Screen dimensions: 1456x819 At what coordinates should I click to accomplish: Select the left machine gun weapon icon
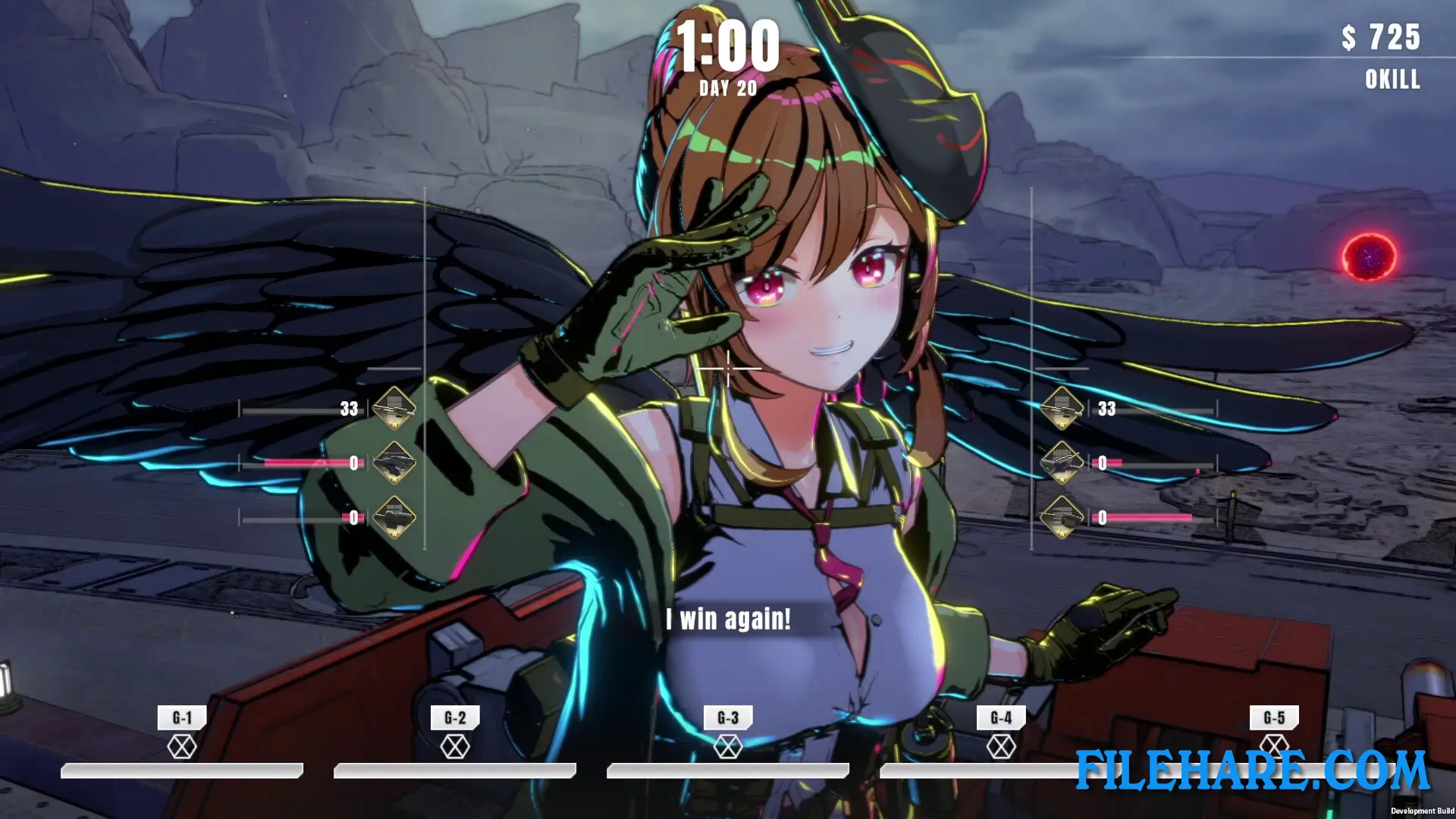click(x=394, y=465)
